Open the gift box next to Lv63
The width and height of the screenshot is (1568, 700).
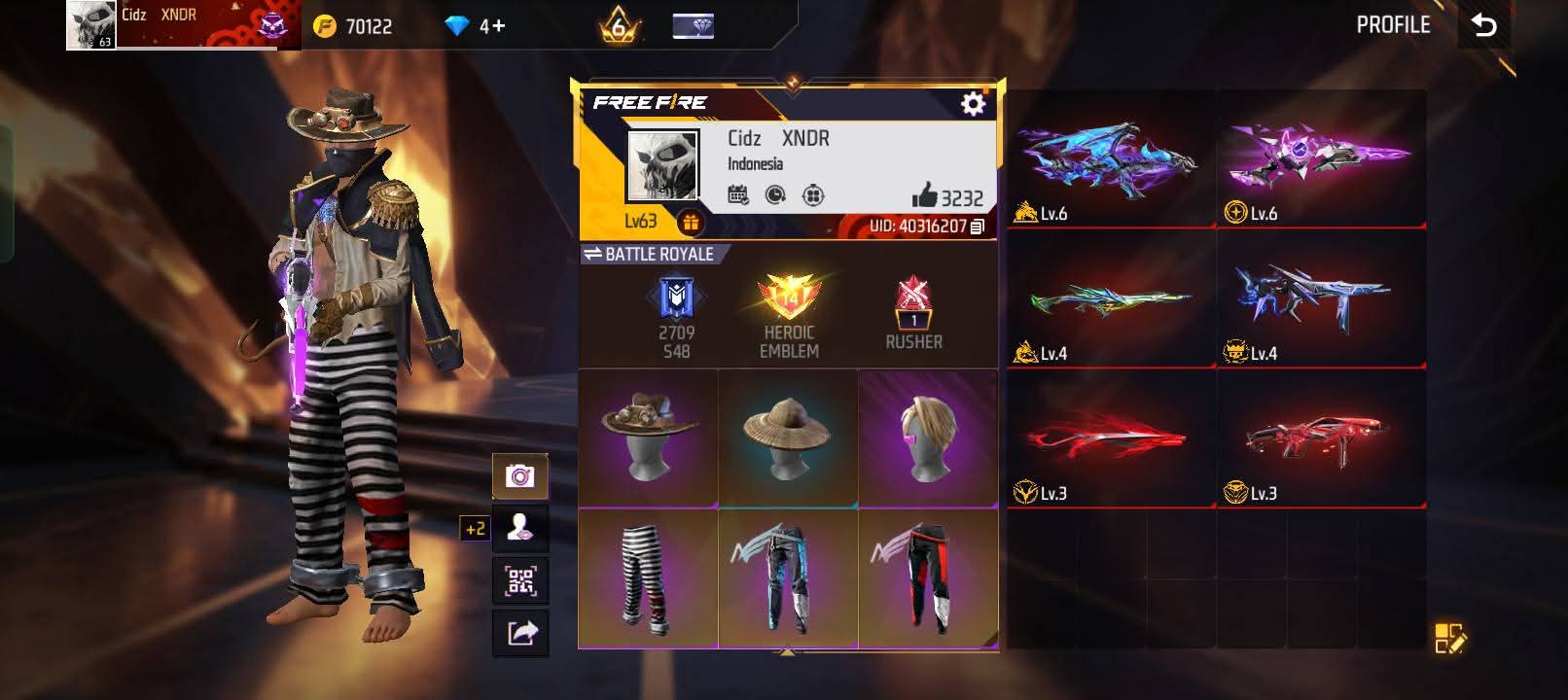(690, 223)
